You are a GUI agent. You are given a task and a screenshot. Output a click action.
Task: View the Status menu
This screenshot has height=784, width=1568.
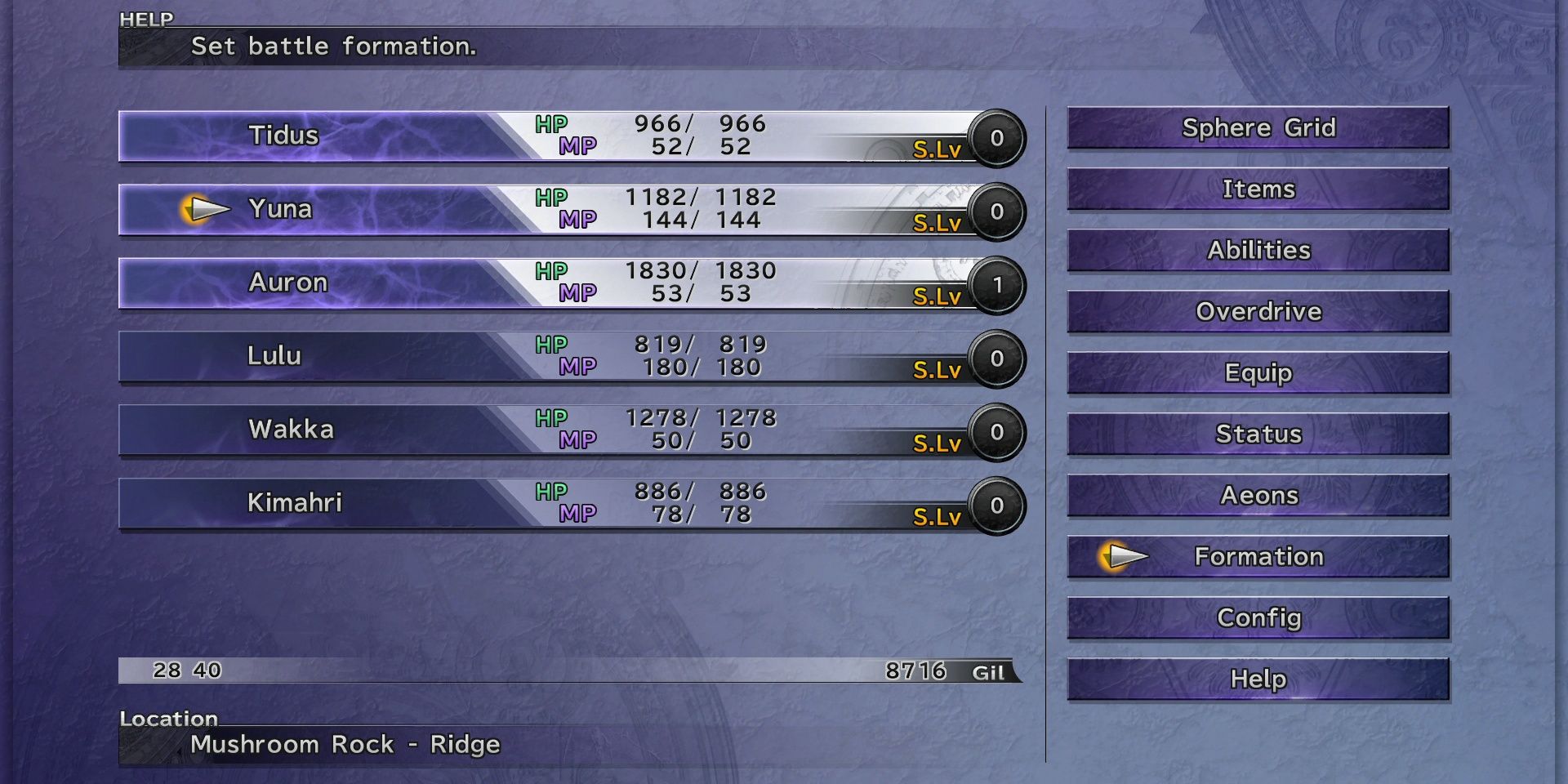pyautogui.click(x=1258, y=434)
